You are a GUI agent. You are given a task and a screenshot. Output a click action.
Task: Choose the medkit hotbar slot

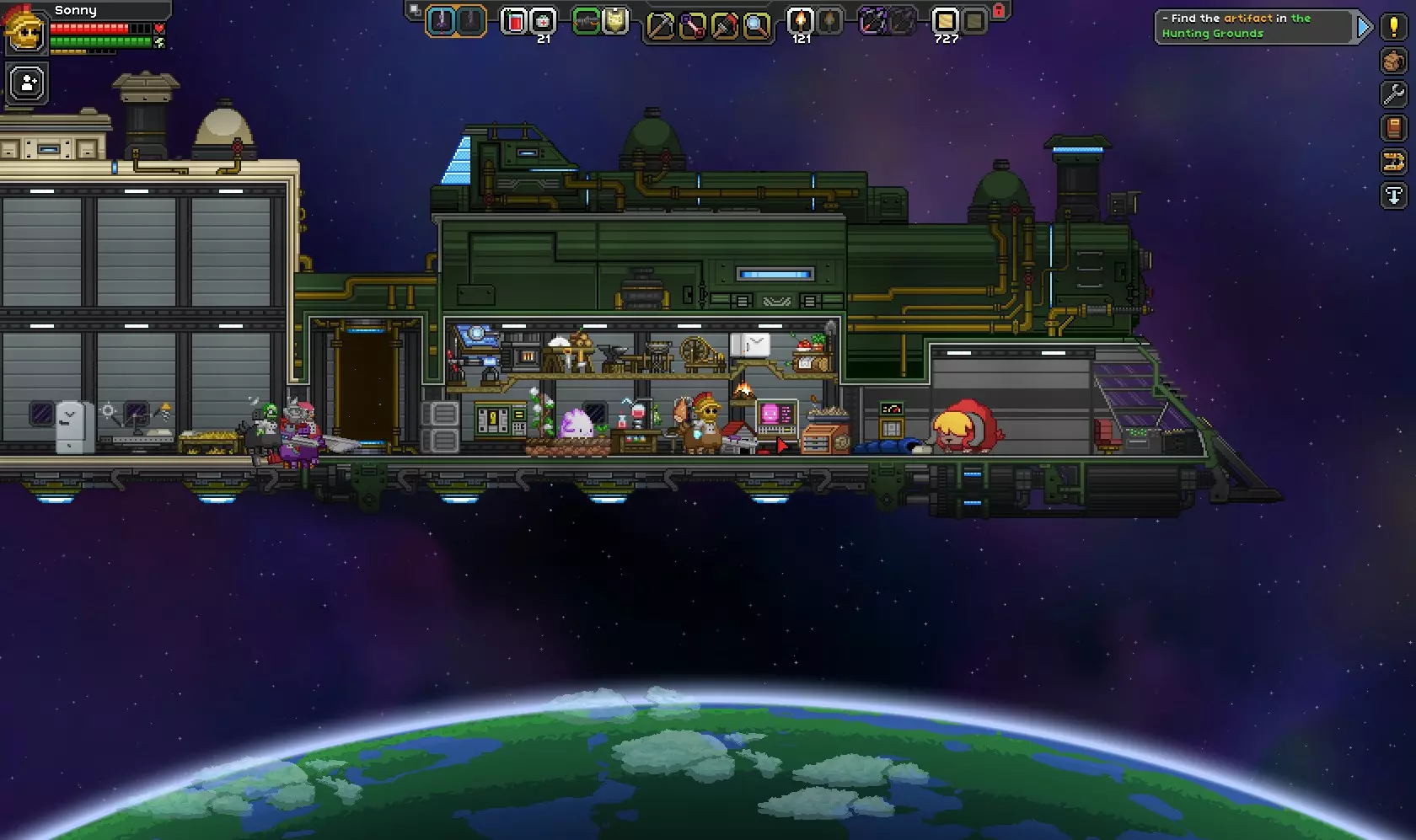coord(544,21)
